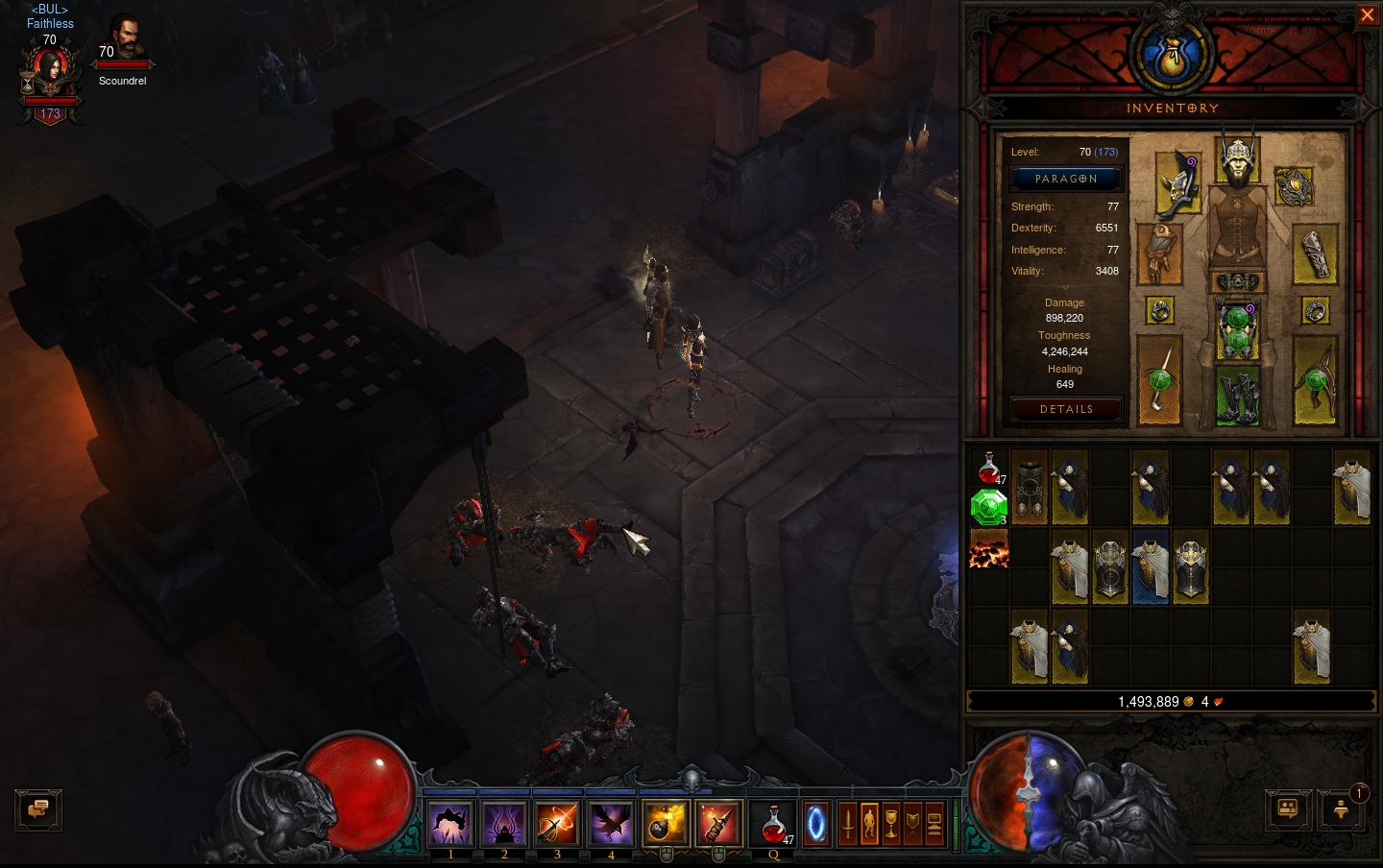Select the Scoundrel follower portrait
Image resolution: width=1383 pixels, height=868 pixels.
[124, 38]
